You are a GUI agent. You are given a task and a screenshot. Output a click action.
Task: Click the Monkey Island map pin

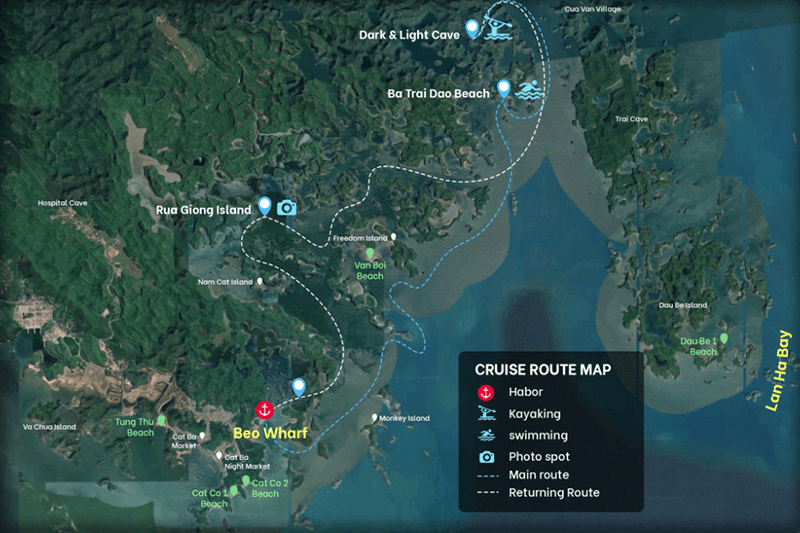(x=375, y=417)
